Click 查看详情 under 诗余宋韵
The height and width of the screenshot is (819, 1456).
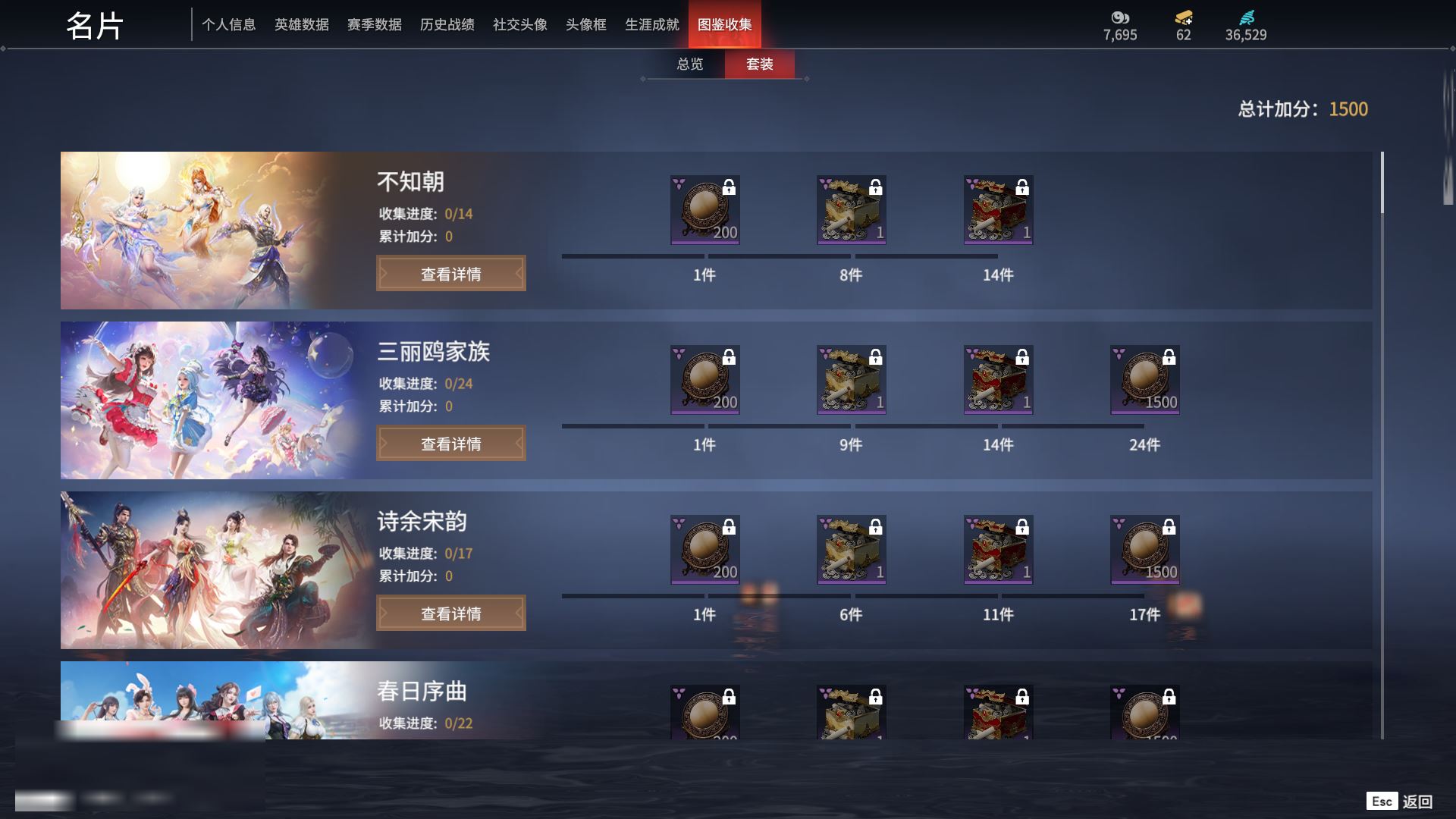450,613
